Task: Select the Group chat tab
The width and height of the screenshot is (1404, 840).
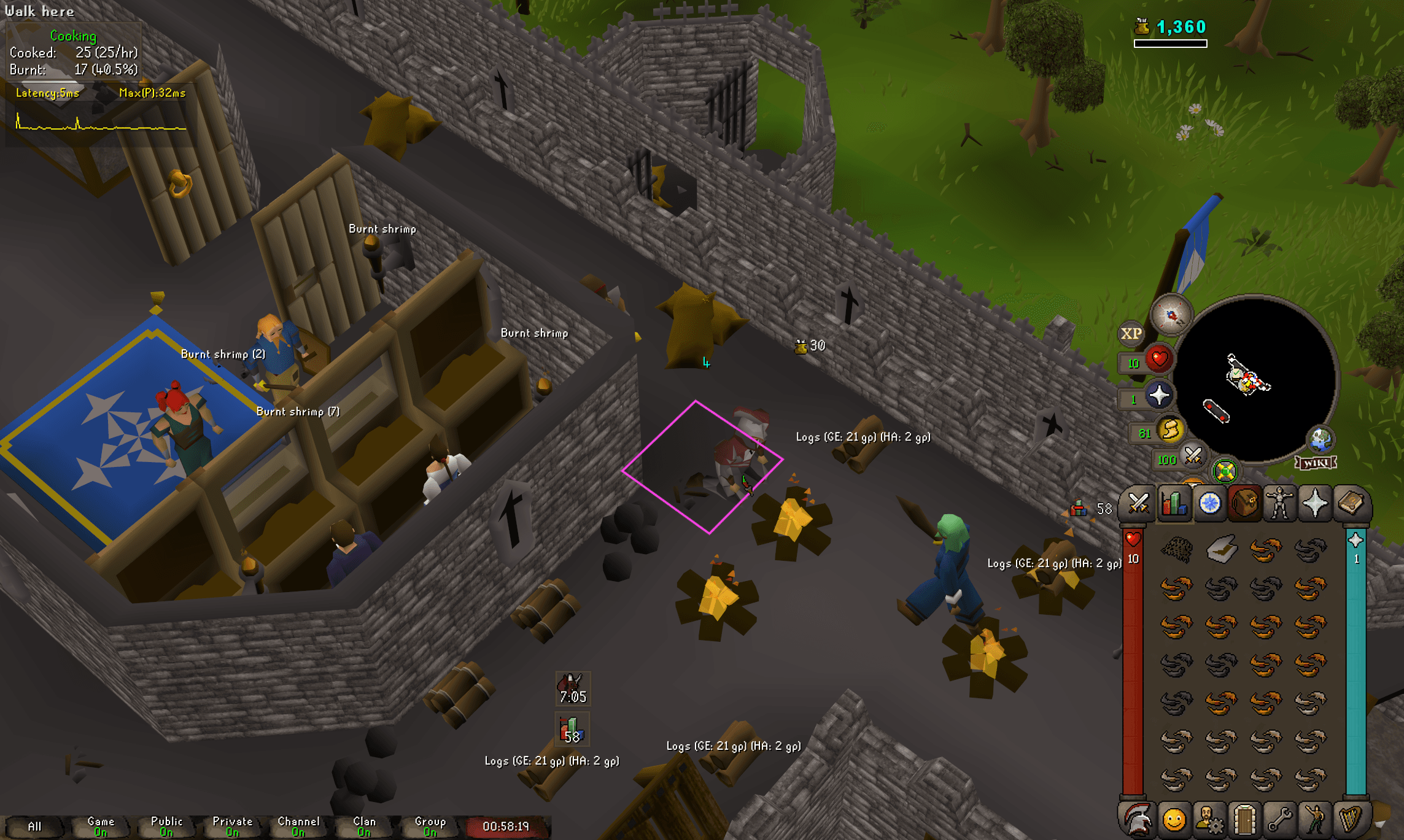Action: click(430, 824)
